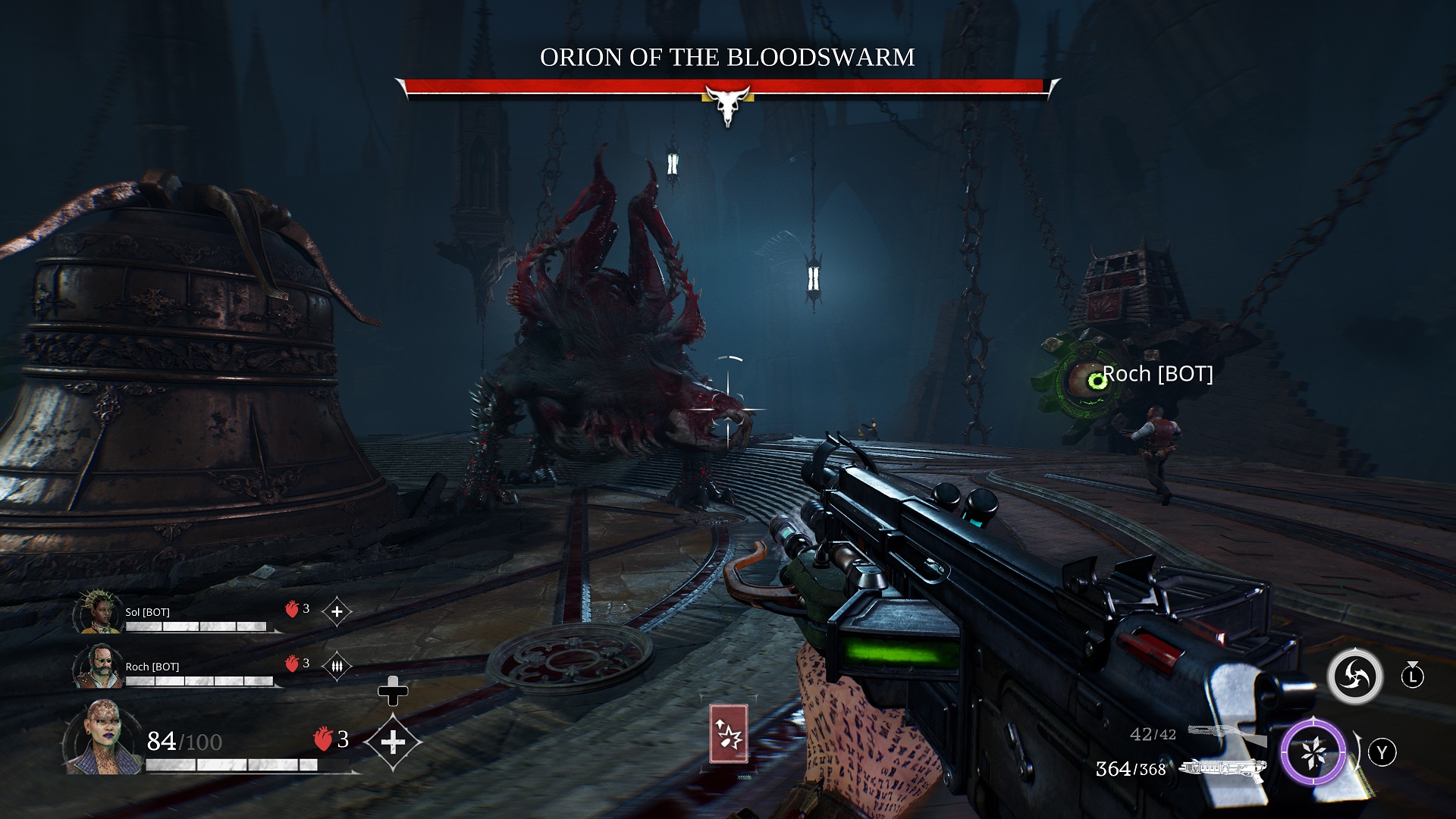Select Roch's teammate portrait
Viewport: 1456px width, 819px height.
(x=99, y=667)
